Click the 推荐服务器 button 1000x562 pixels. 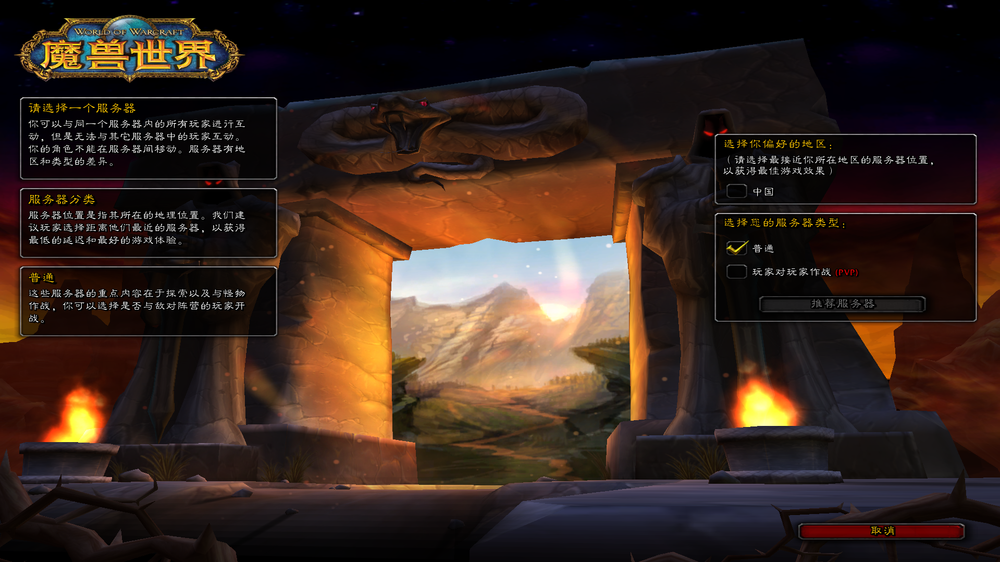pyautogui.click(x=842, y=303)
